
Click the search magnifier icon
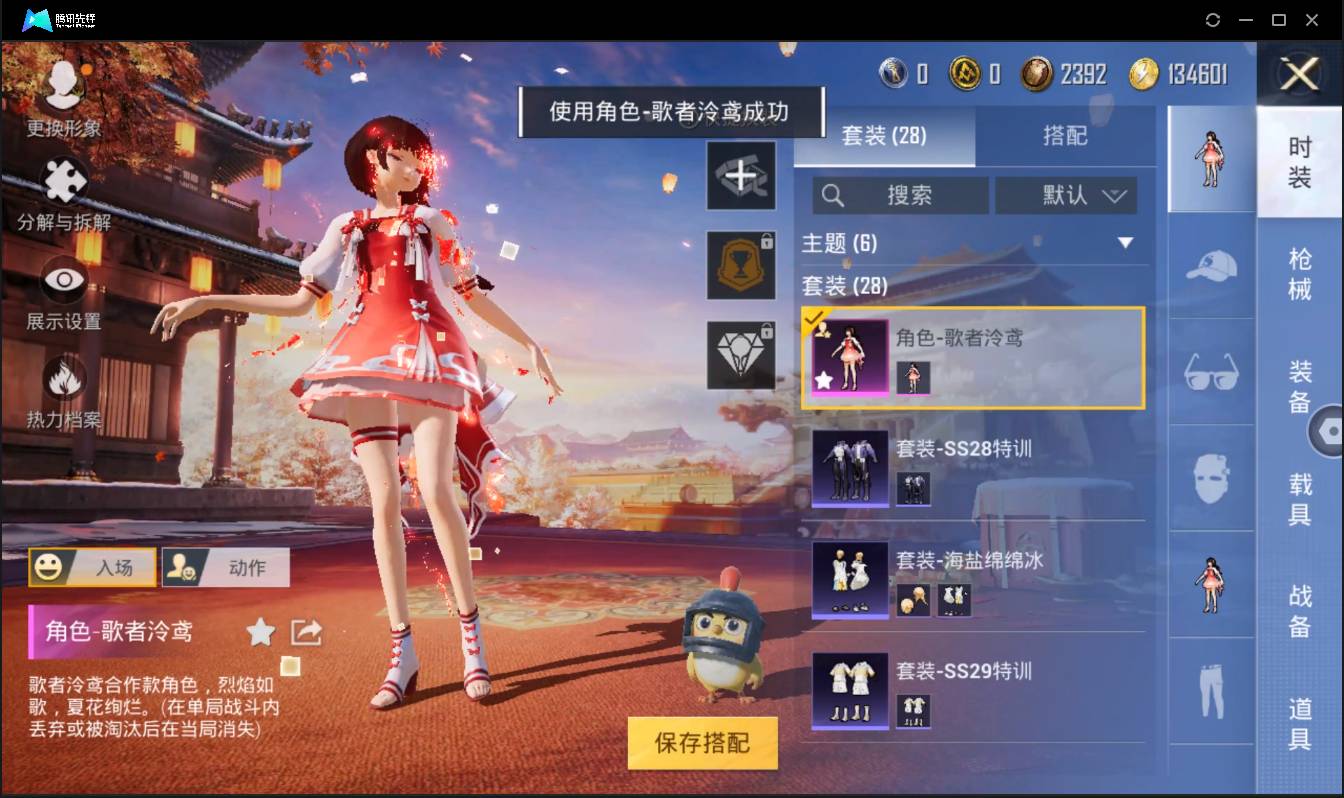pos(833,195)
